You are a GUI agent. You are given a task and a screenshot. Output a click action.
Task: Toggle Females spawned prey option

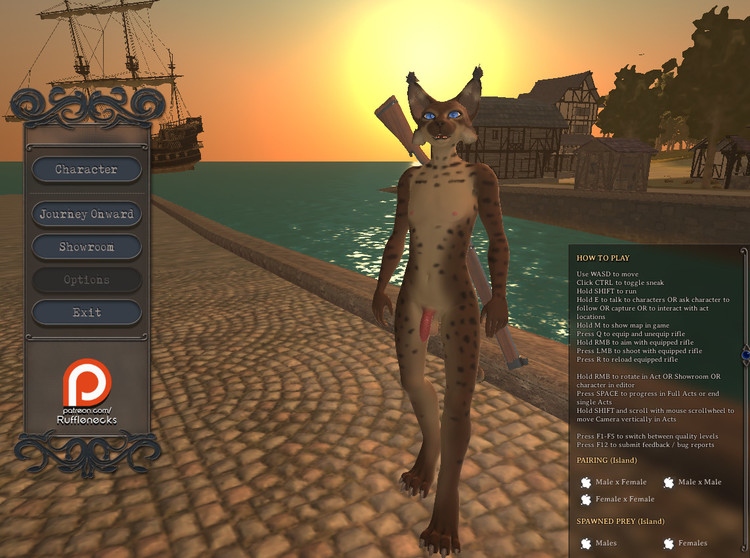click(x=668, y=543)
